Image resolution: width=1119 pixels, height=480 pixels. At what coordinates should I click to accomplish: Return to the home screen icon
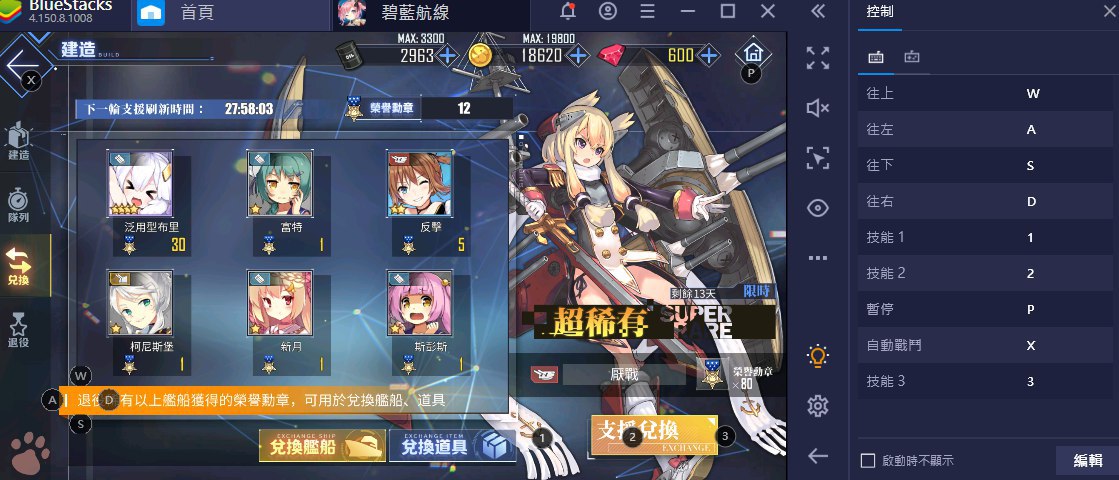752,53
